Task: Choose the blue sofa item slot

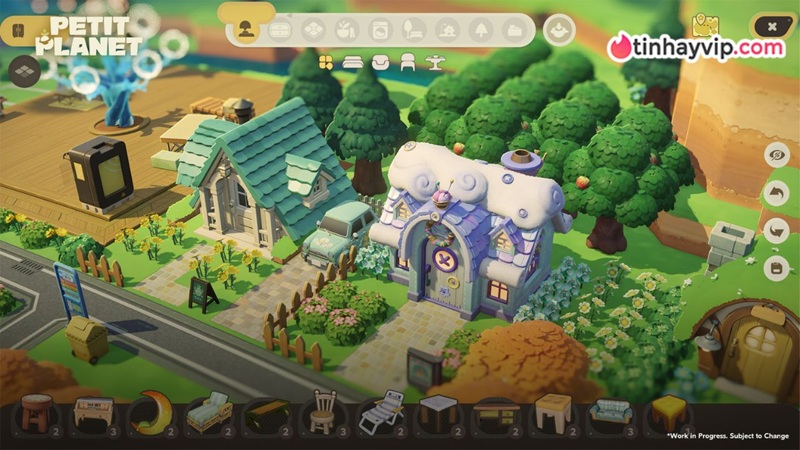Action: coord(608,411)
